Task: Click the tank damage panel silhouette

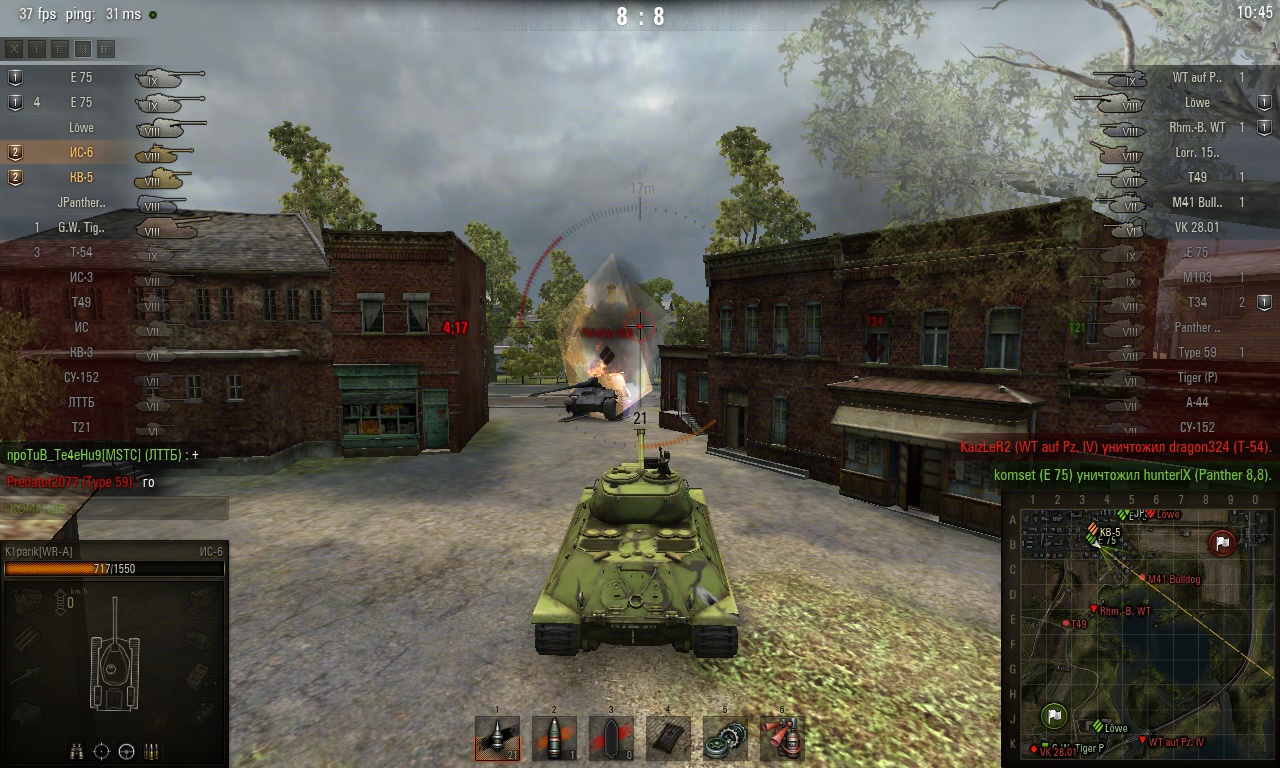Action: point(115,662)
